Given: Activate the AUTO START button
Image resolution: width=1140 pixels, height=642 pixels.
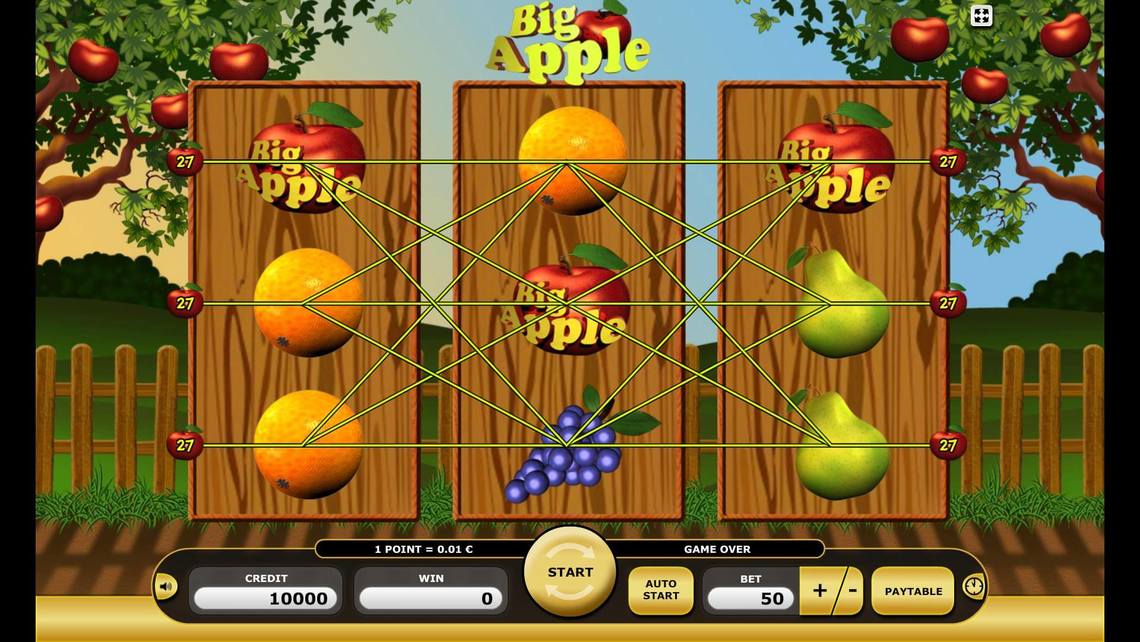Looking at the screenshot, I should pos(660,590).
